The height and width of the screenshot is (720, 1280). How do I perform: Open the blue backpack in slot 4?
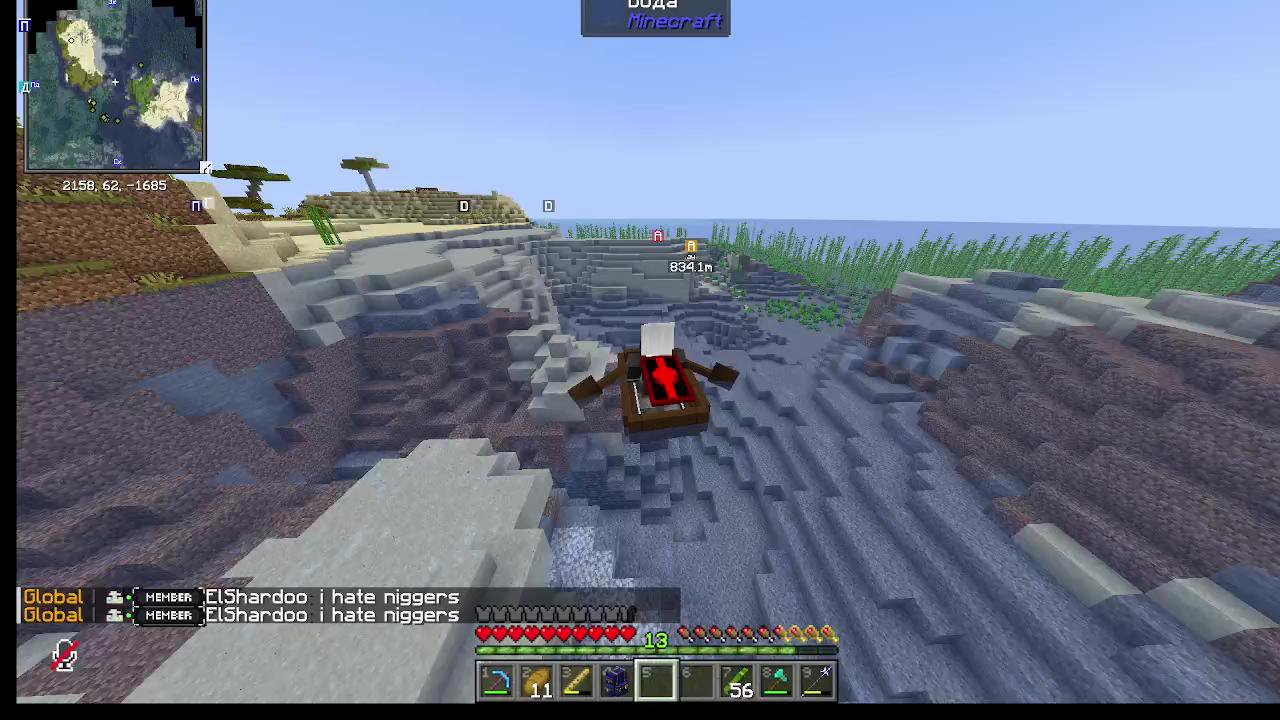617,682
